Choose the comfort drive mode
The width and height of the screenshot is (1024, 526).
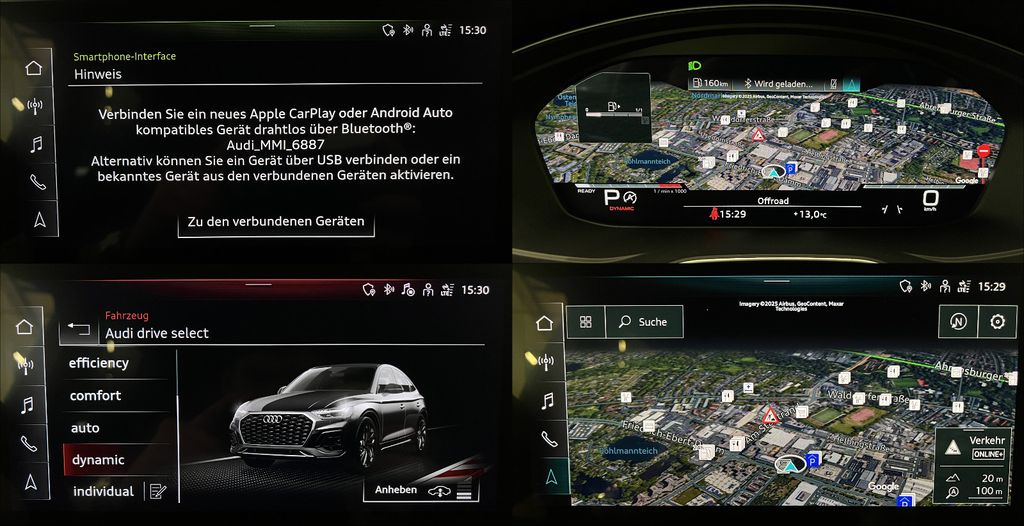pos(96,395)
